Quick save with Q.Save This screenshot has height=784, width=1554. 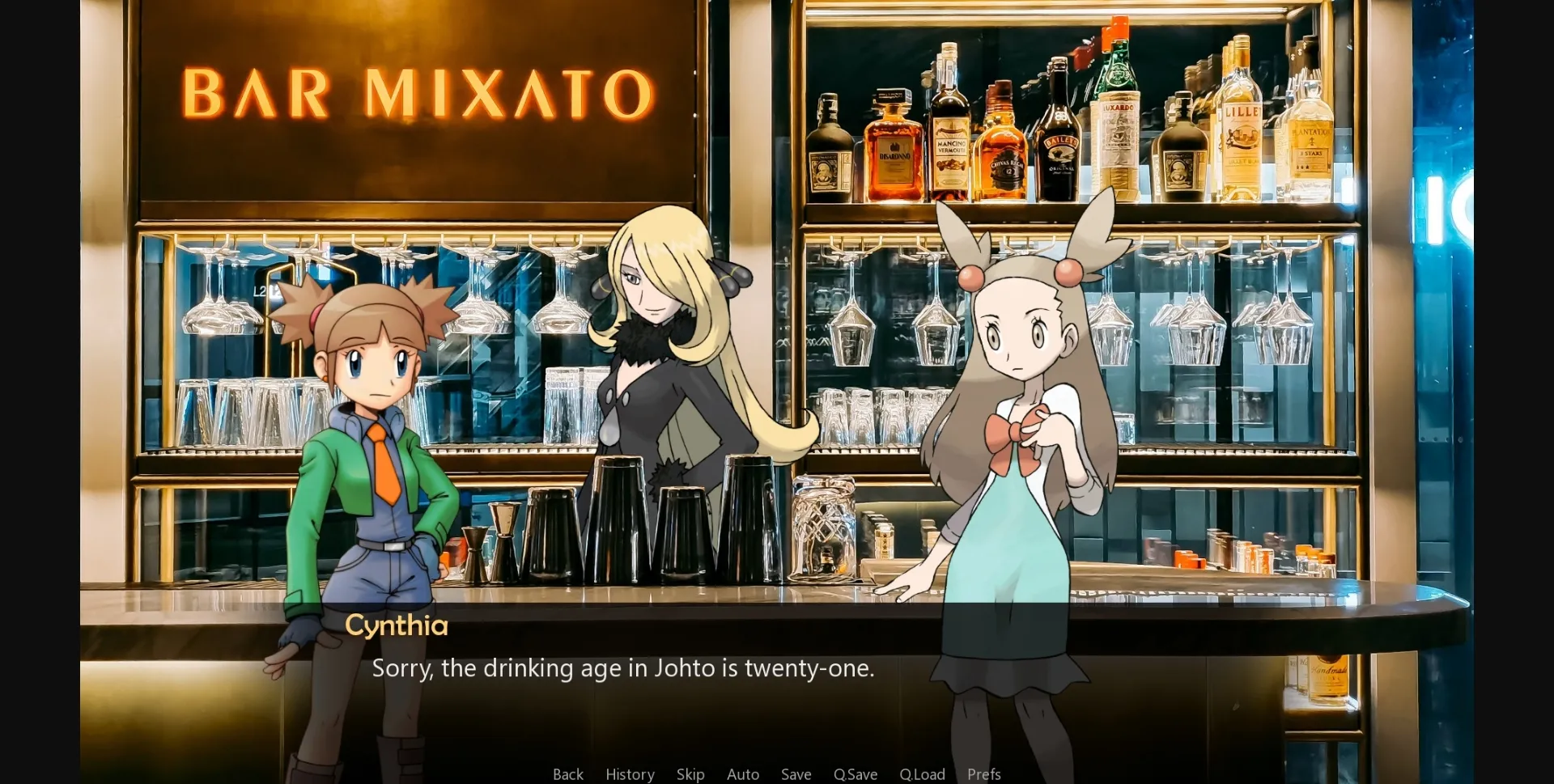tap(856, 774)
